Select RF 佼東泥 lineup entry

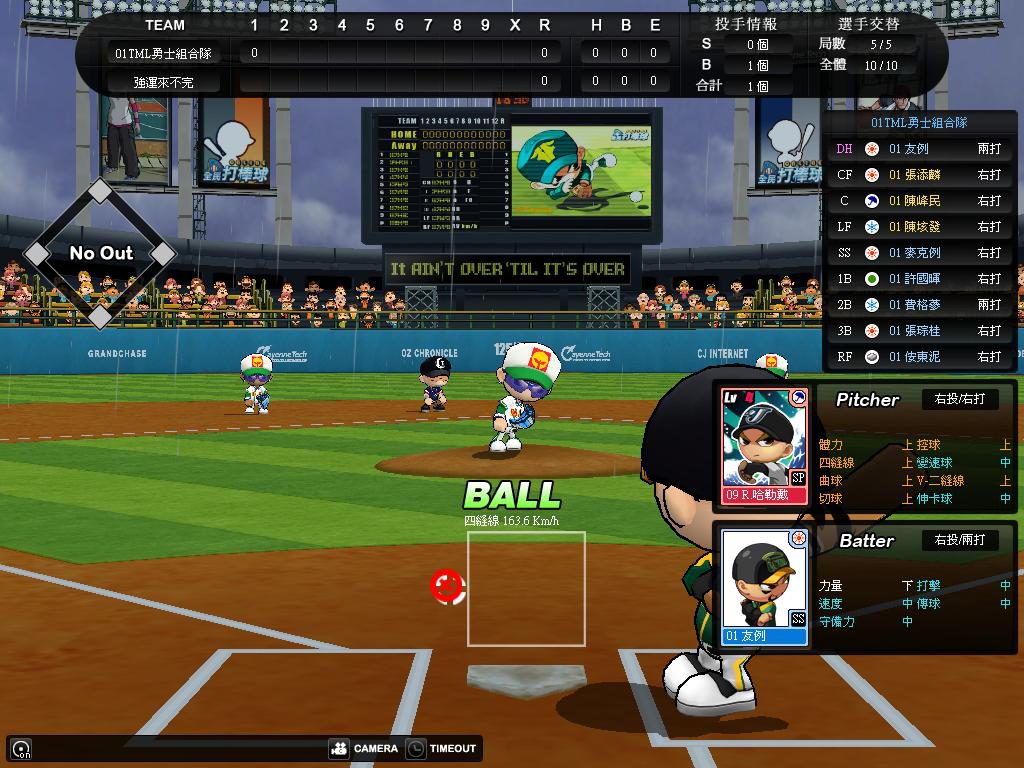click(x=919, y=357)
